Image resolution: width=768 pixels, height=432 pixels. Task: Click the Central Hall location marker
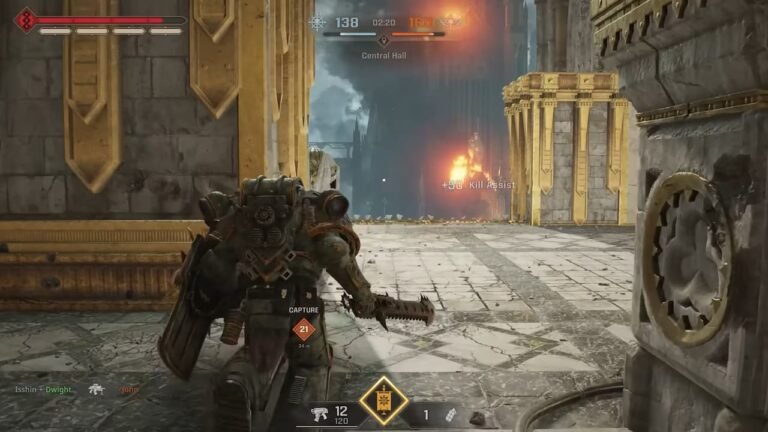click(383, 42)
